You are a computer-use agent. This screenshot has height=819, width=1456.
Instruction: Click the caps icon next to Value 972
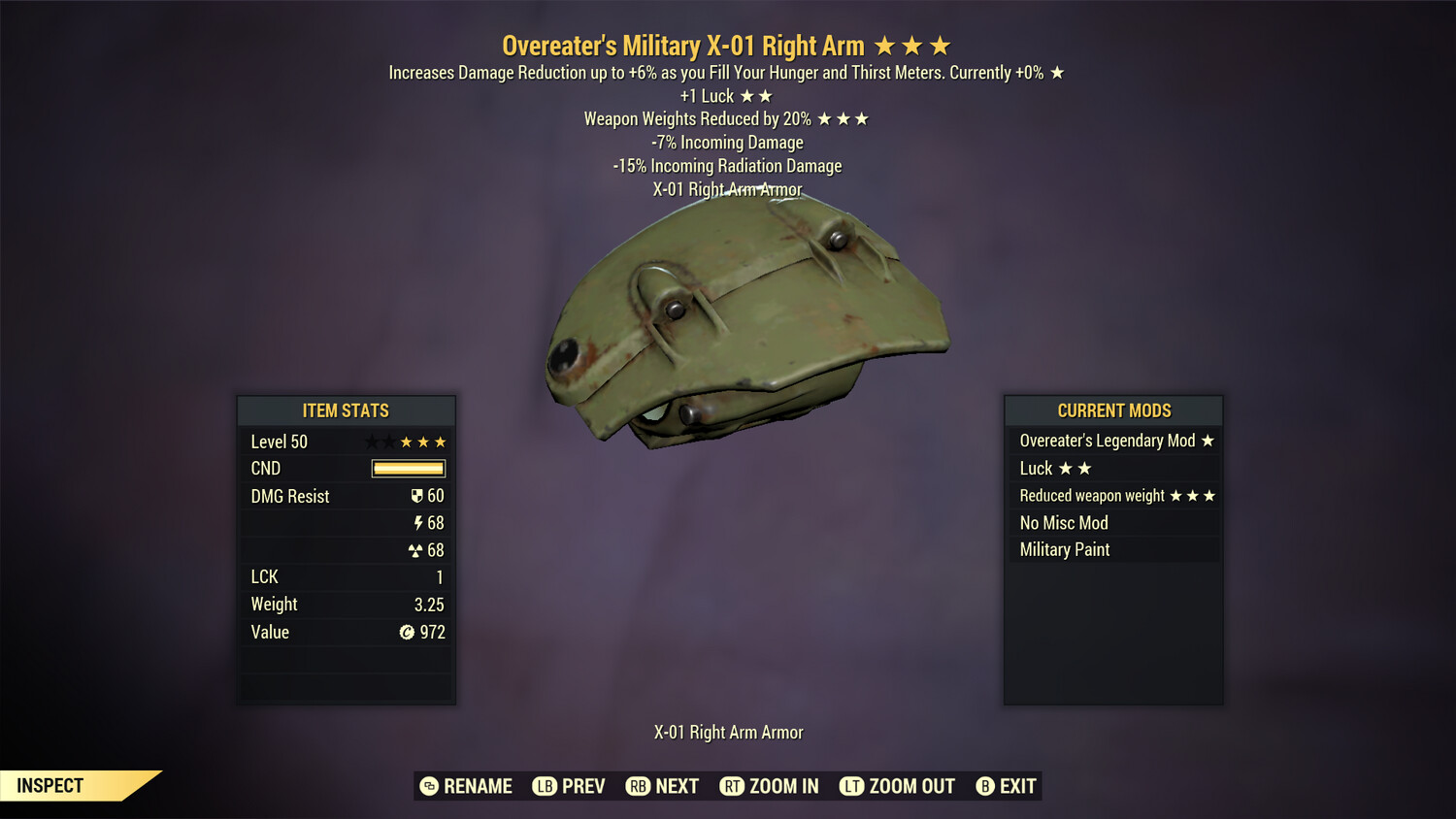tap(407, 632)
